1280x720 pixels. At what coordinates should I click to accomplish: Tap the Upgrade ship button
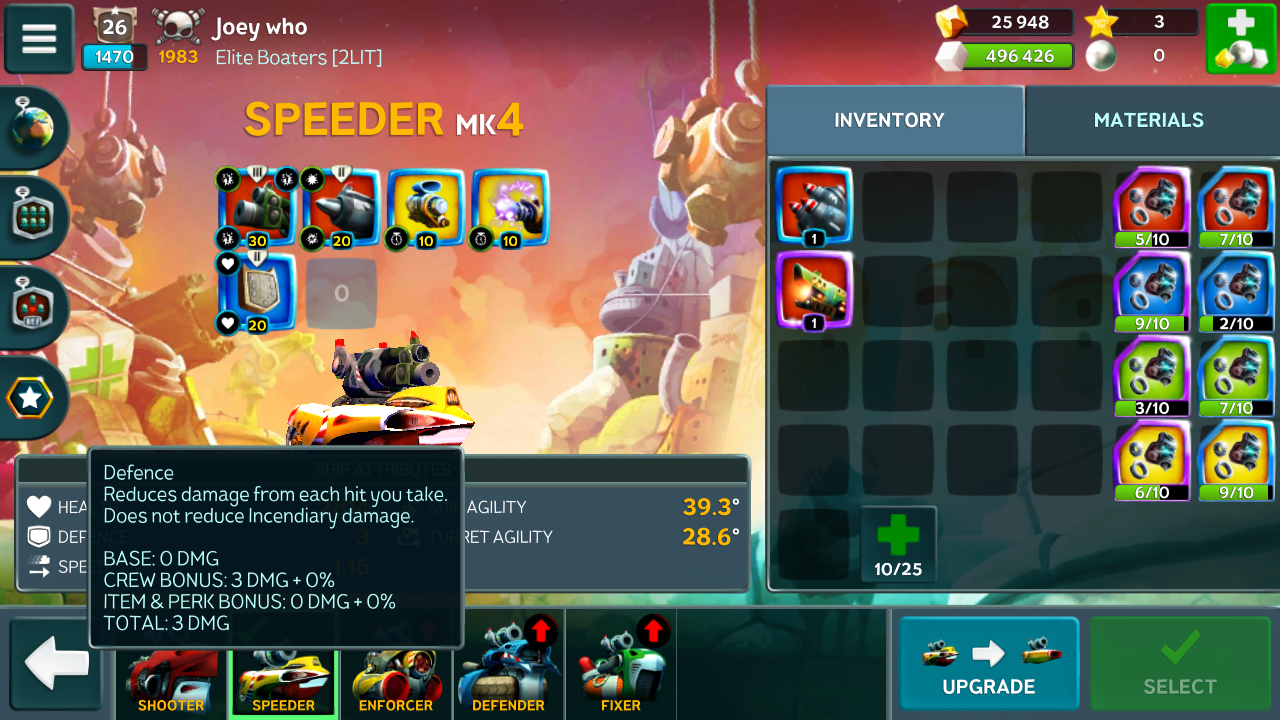[988, 663]
